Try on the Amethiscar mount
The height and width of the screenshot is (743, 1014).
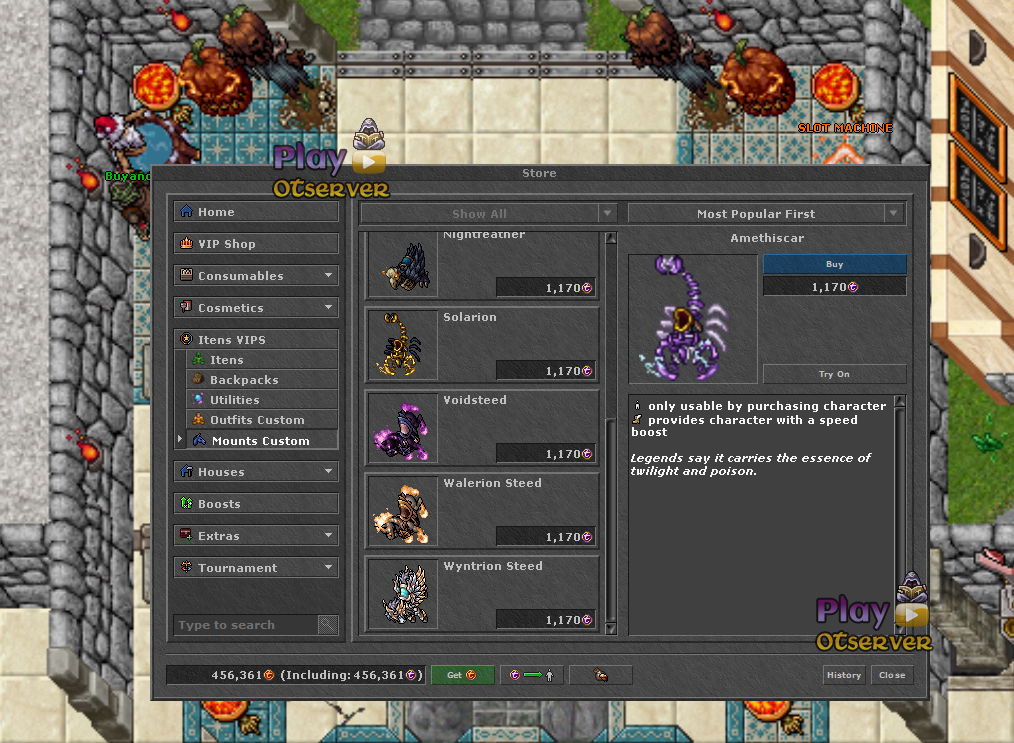tap(834, 374)
